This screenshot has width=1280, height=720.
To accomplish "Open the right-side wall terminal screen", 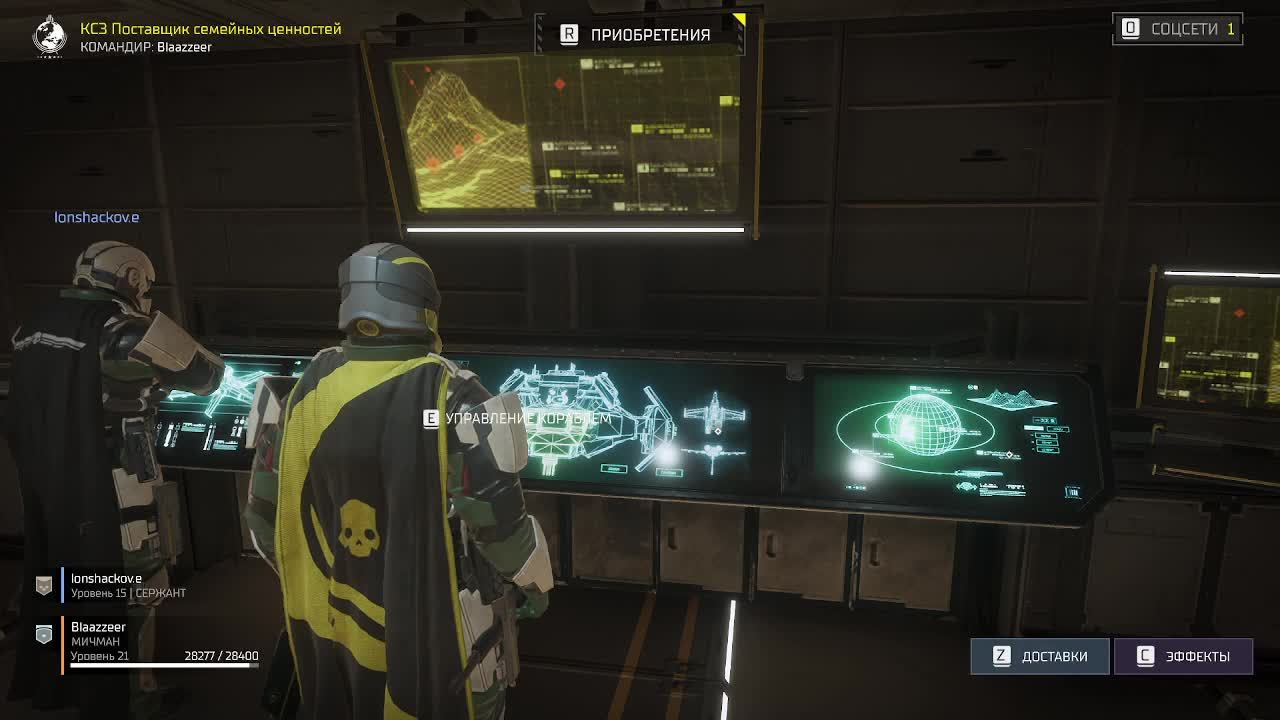I will pyautogui.click(x=1213, y=345).
